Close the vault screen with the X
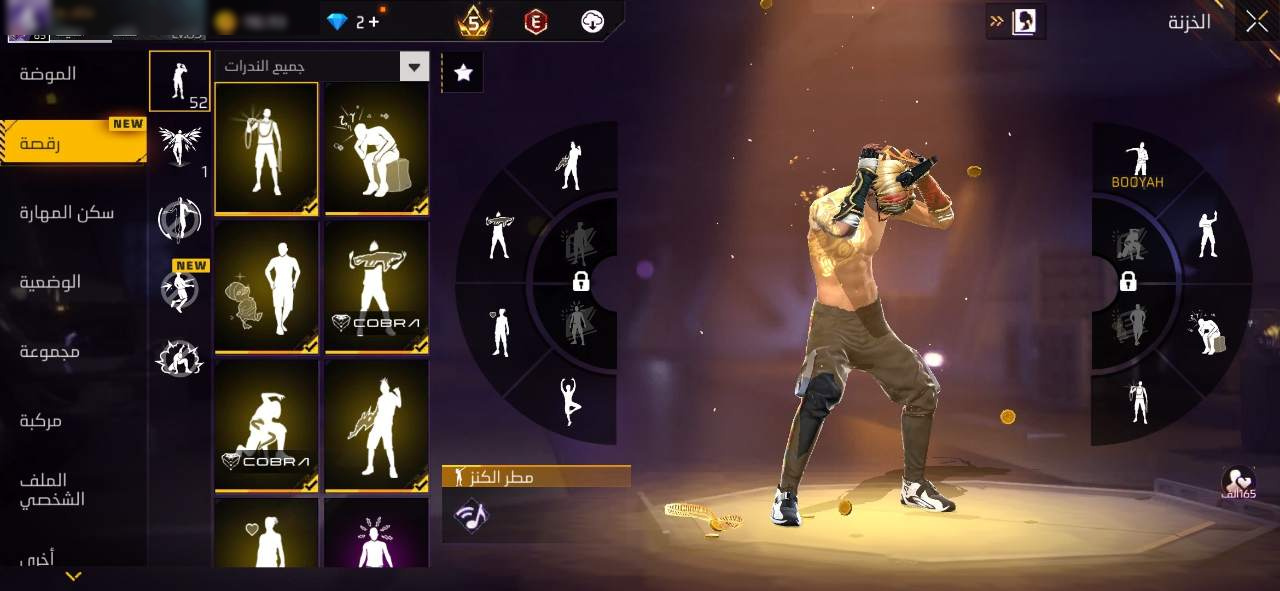Image resolution: width=1280 pixels, height=591 pixels. (1256, 22)
